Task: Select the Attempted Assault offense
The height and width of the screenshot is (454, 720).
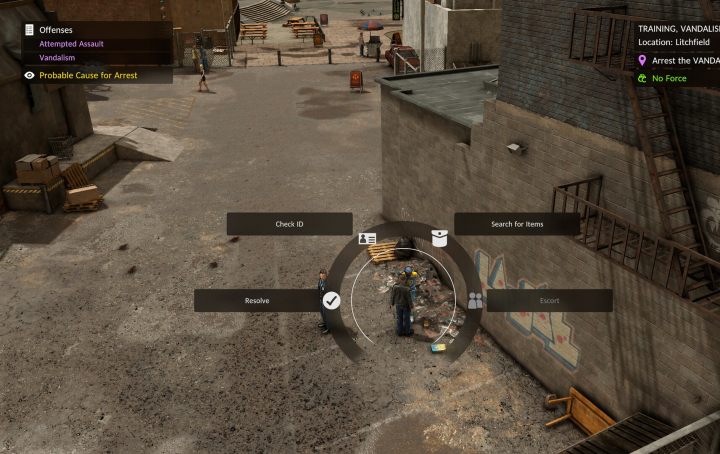Action: 71,44
